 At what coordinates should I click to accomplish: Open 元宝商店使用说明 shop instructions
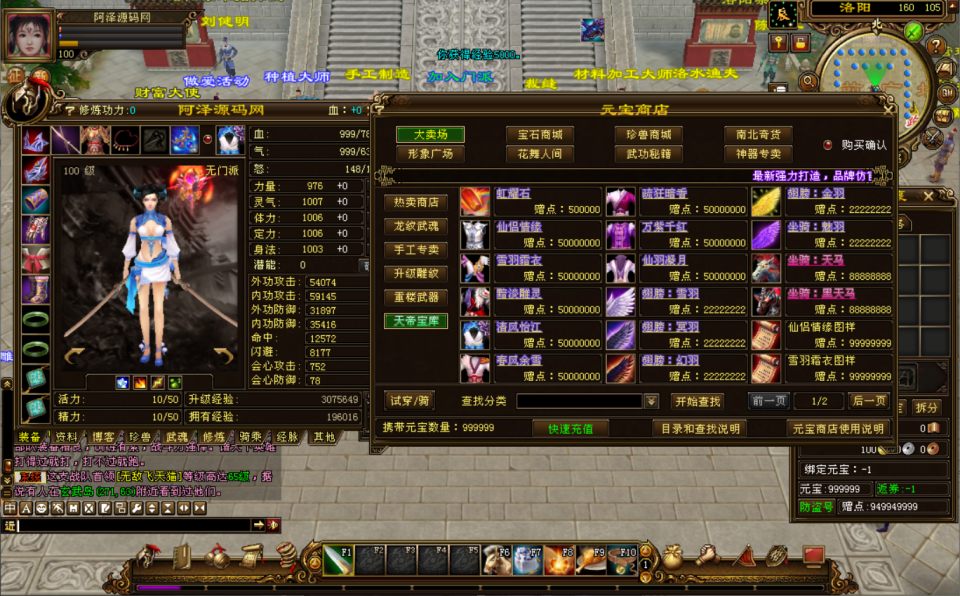pos(839,428)
